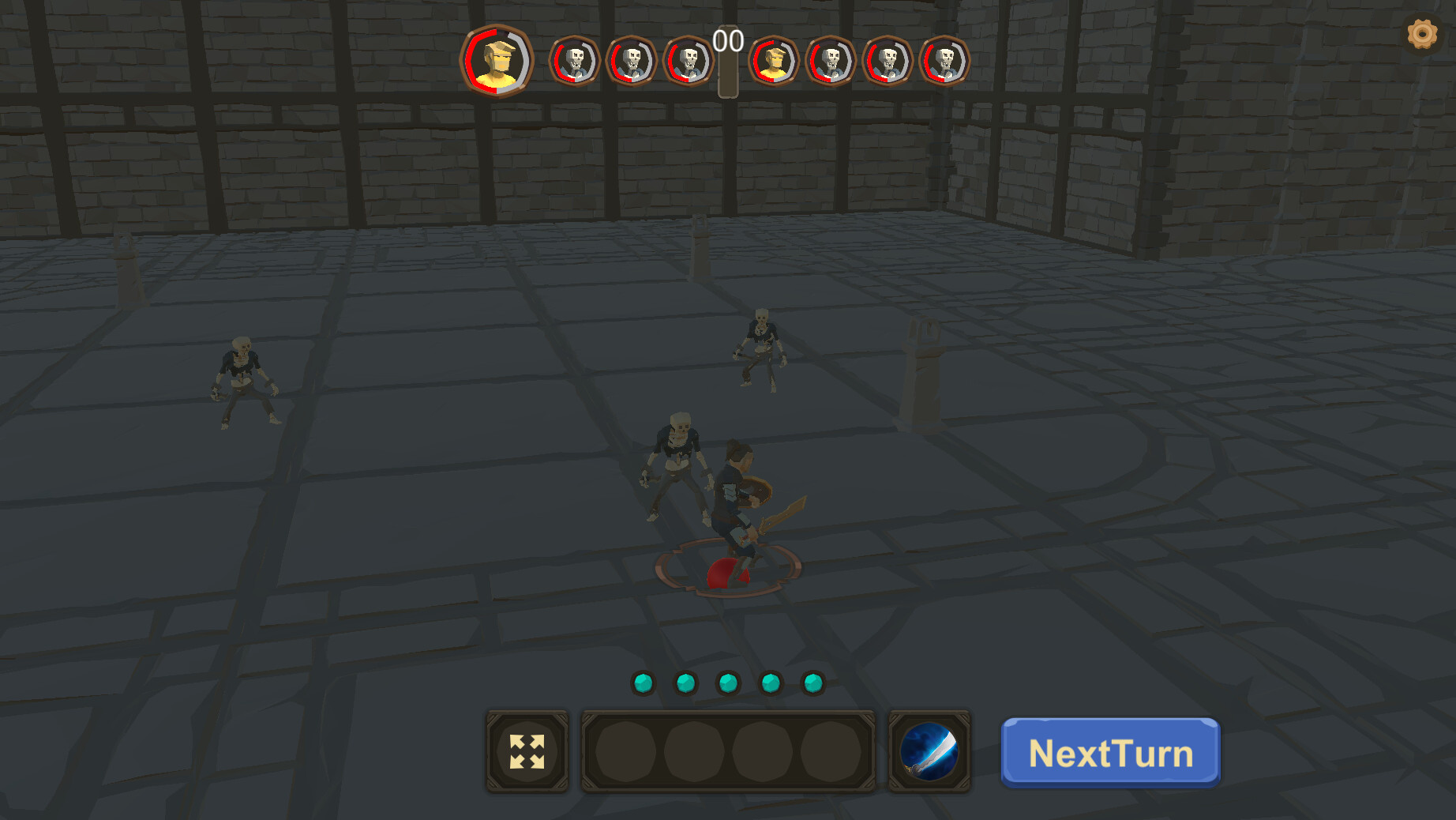The height and width of the screenshot is (820, 1456).
Task: Toggle the middle teal action point gem
Action: coord(727,683)
